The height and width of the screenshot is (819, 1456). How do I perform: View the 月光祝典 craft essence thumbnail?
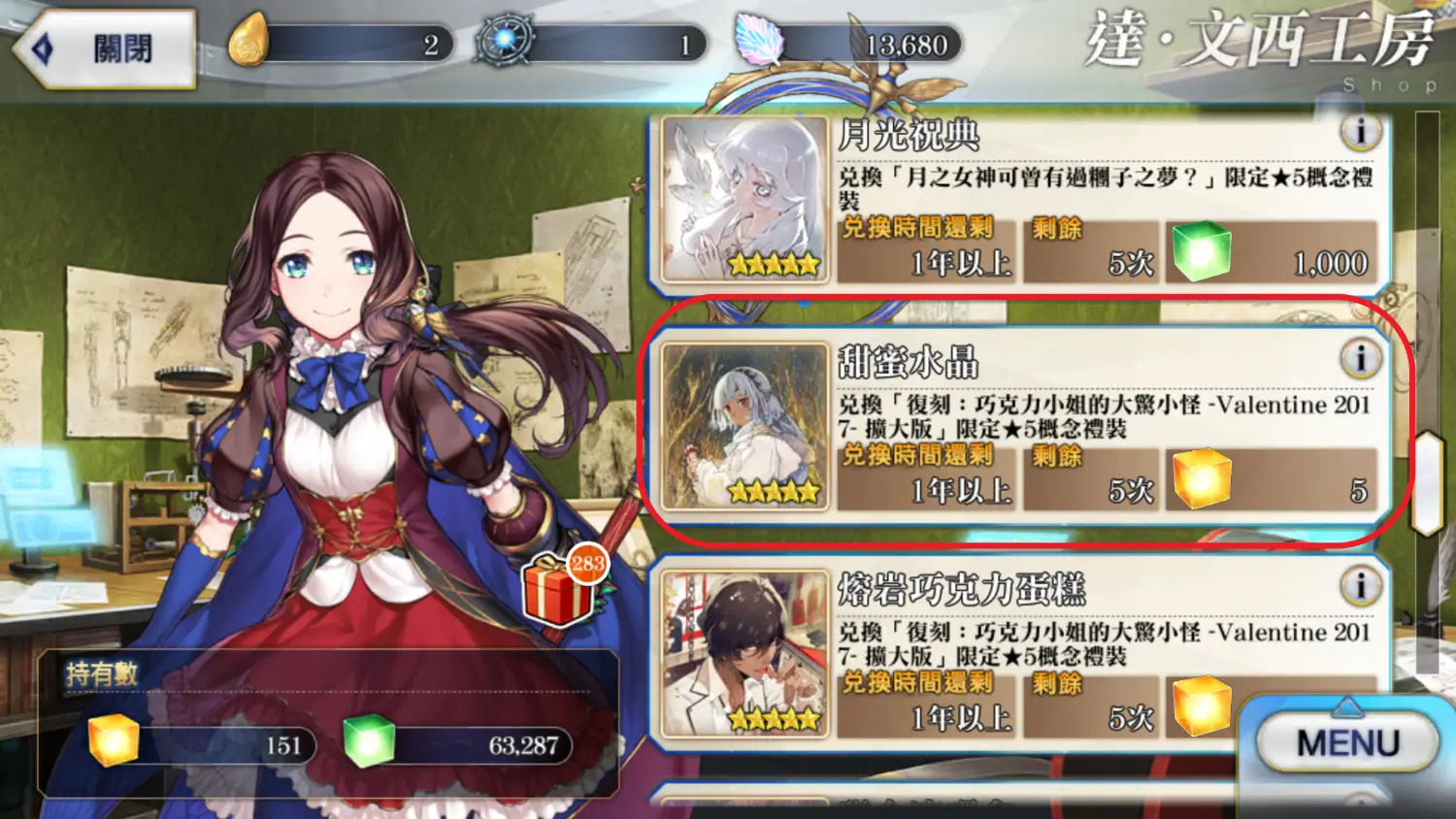(x=745, y=200)
